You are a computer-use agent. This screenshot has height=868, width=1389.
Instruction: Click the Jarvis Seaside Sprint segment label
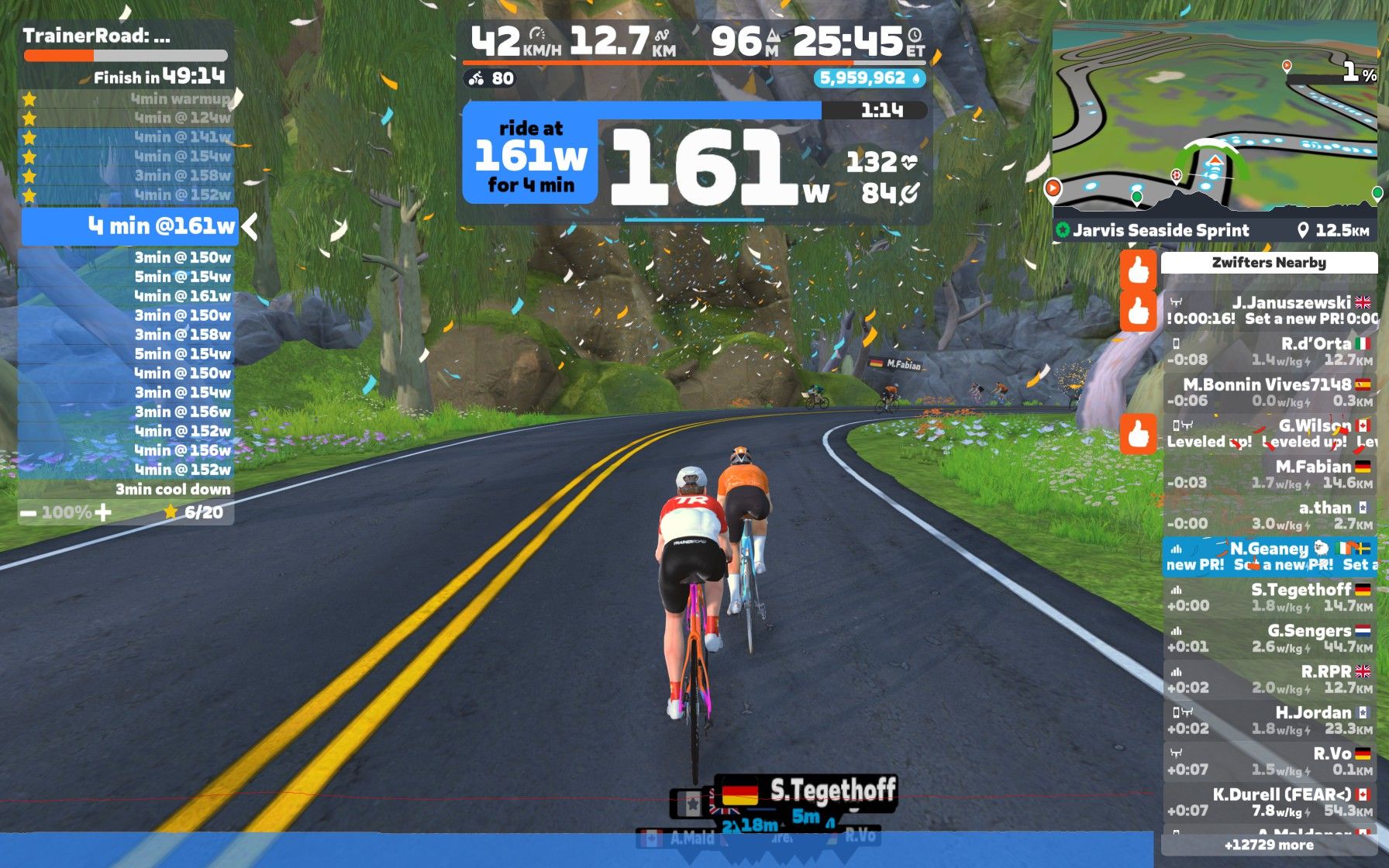(1160, 230)
